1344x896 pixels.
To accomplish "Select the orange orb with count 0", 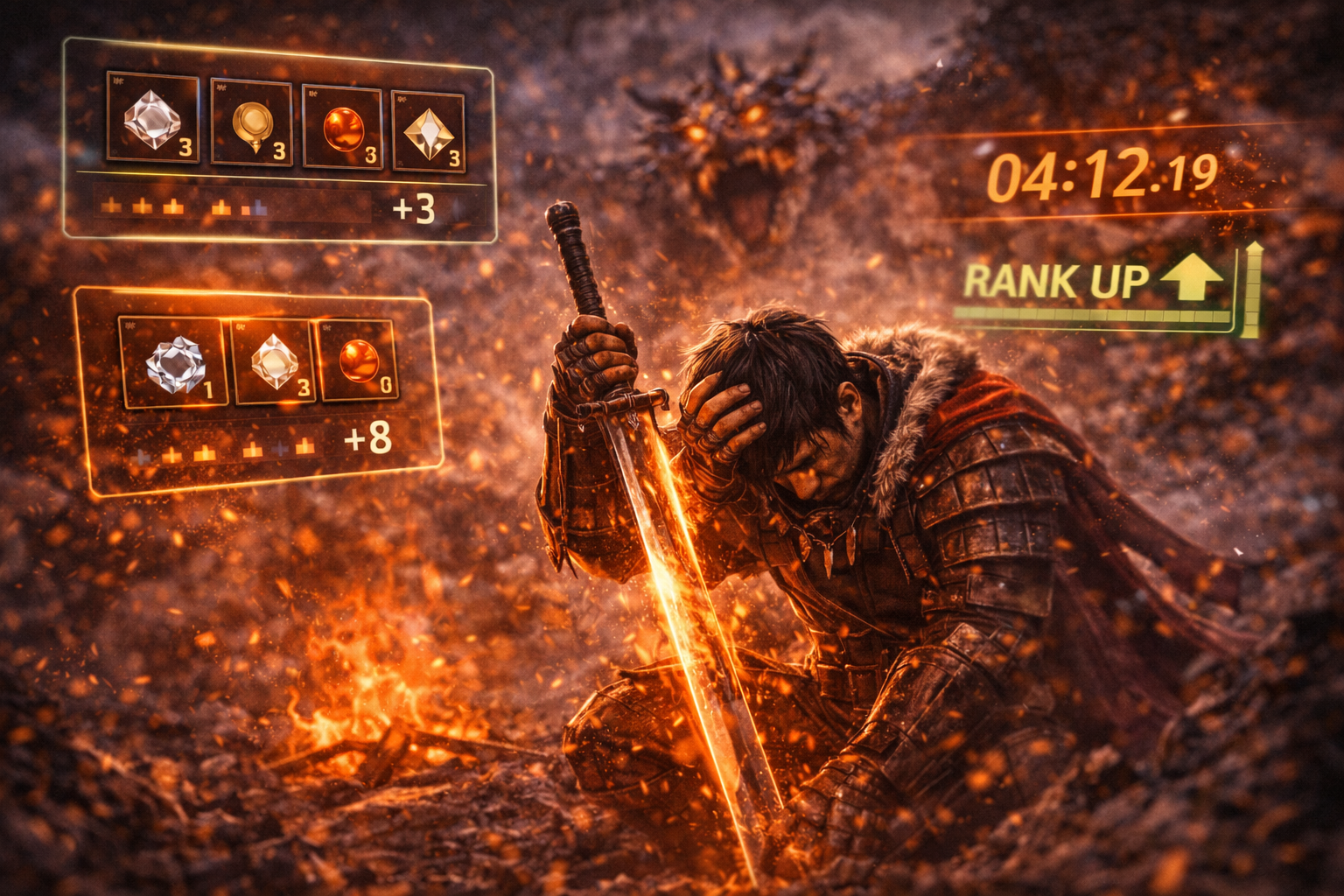I will 359,360.
